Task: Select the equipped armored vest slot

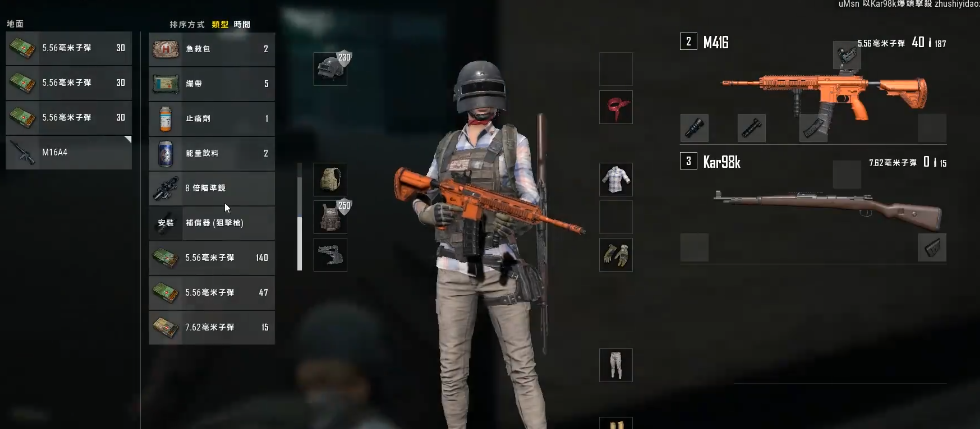Action: pyautogui.click(x=330, y=216)
